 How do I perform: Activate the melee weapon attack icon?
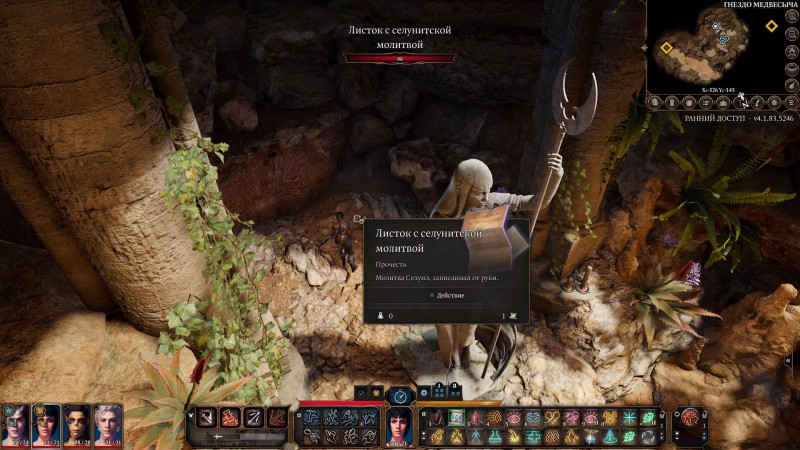[206, 417]
